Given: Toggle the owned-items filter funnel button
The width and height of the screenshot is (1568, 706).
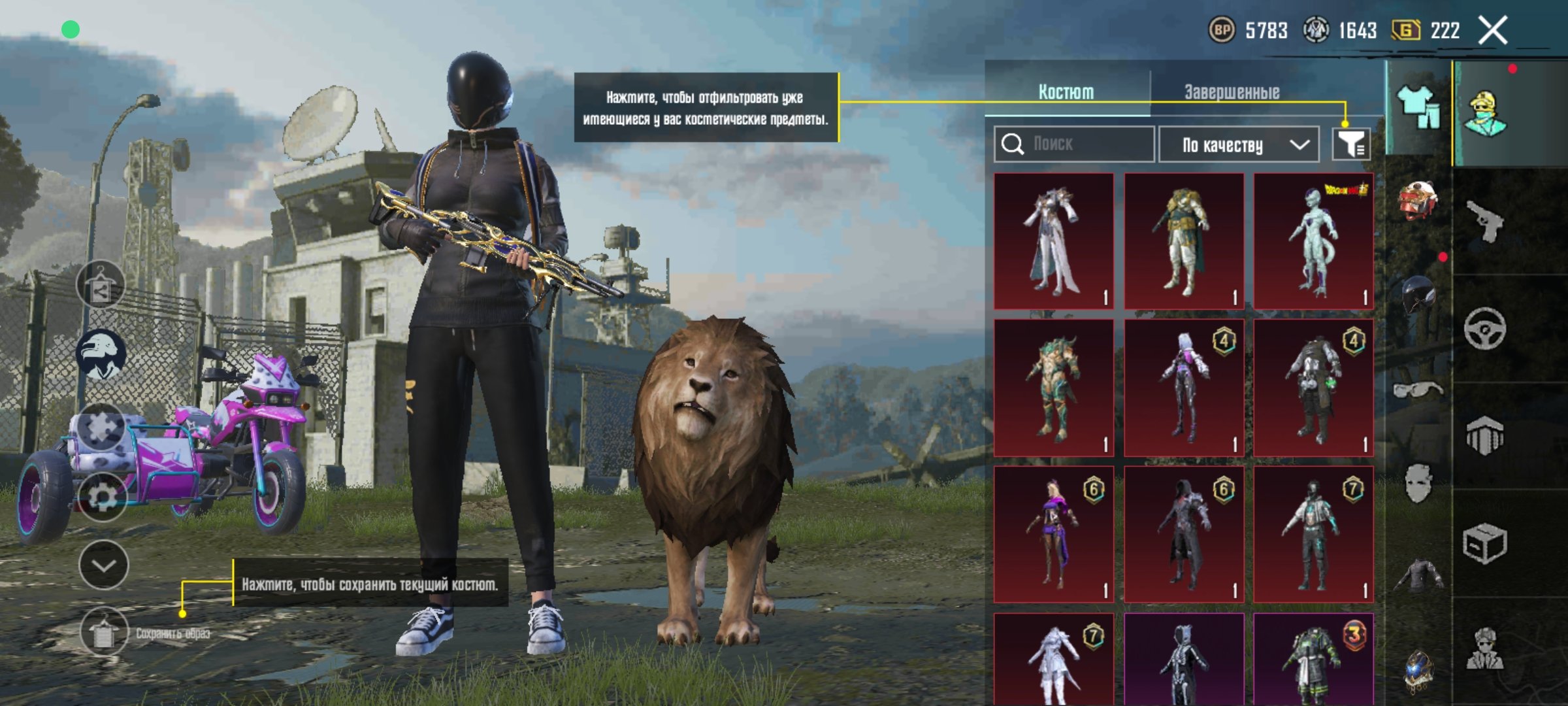Looking at the screenshot, I should [x=1351, y=144].
